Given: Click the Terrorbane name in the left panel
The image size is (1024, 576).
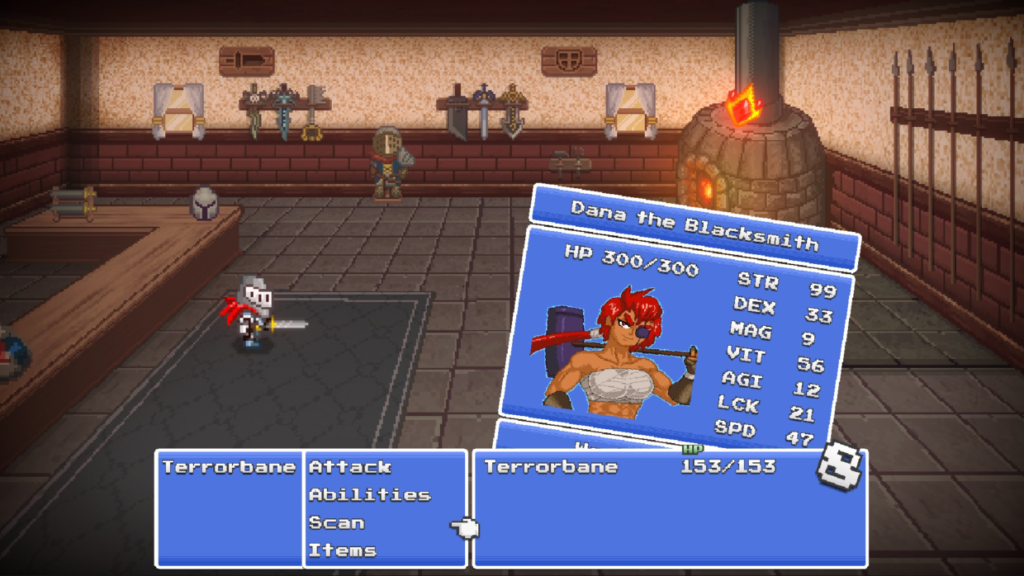Looking at the screenshot, I should tap(229, 467).
